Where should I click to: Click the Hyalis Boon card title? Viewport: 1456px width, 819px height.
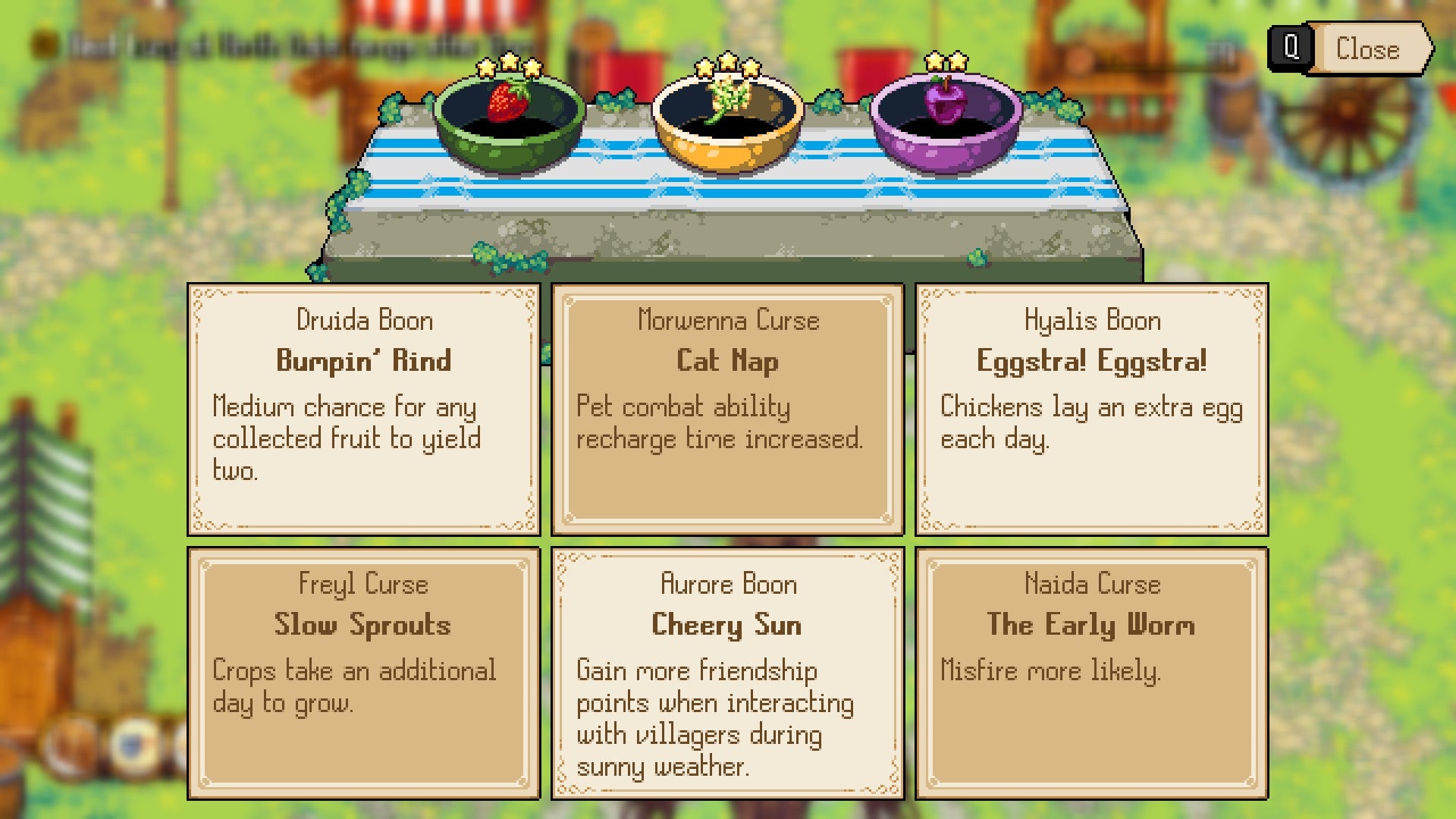(x=1090, y=320)
